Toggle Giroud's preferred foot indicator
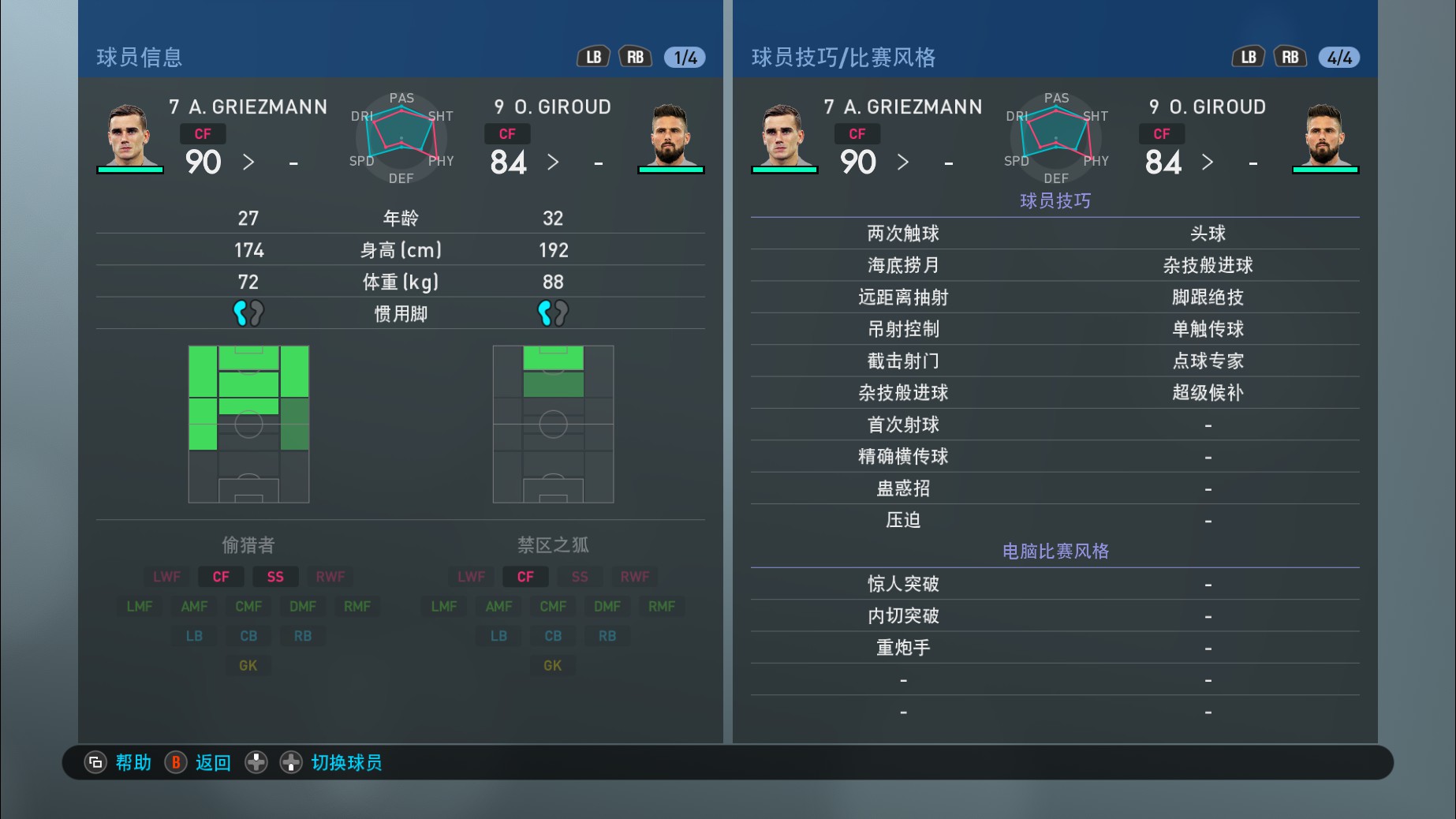This screenshot has width=1456, height=819. [x=553, y=312]
